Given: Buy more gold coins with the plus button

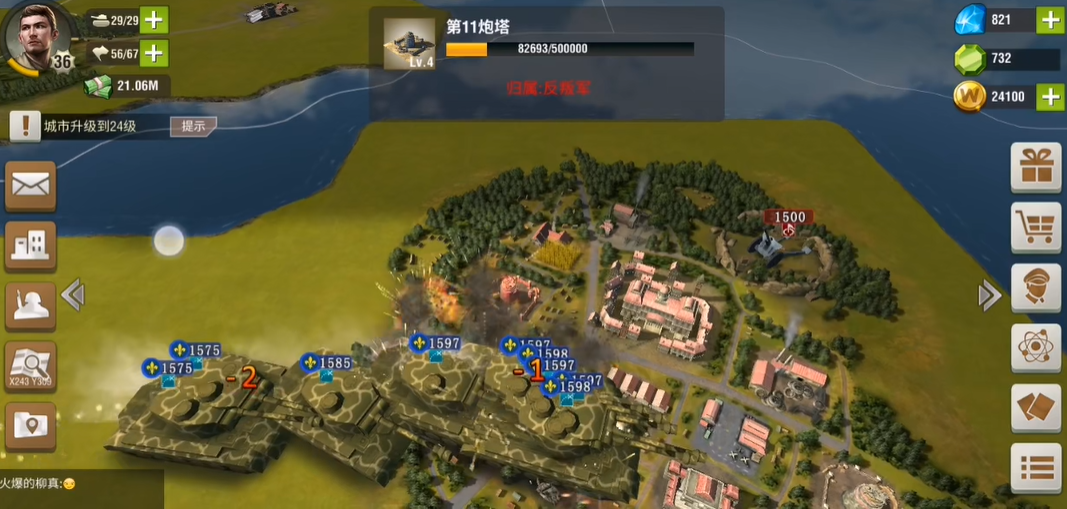Looking at the screenshot, I should click(1049, 97).
